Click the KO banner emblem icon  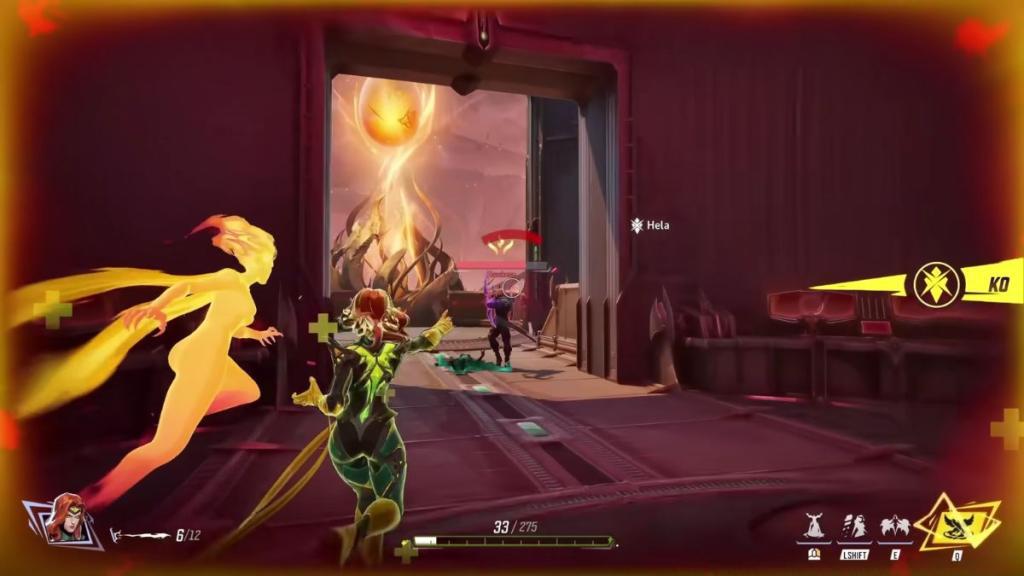[937, 284]
